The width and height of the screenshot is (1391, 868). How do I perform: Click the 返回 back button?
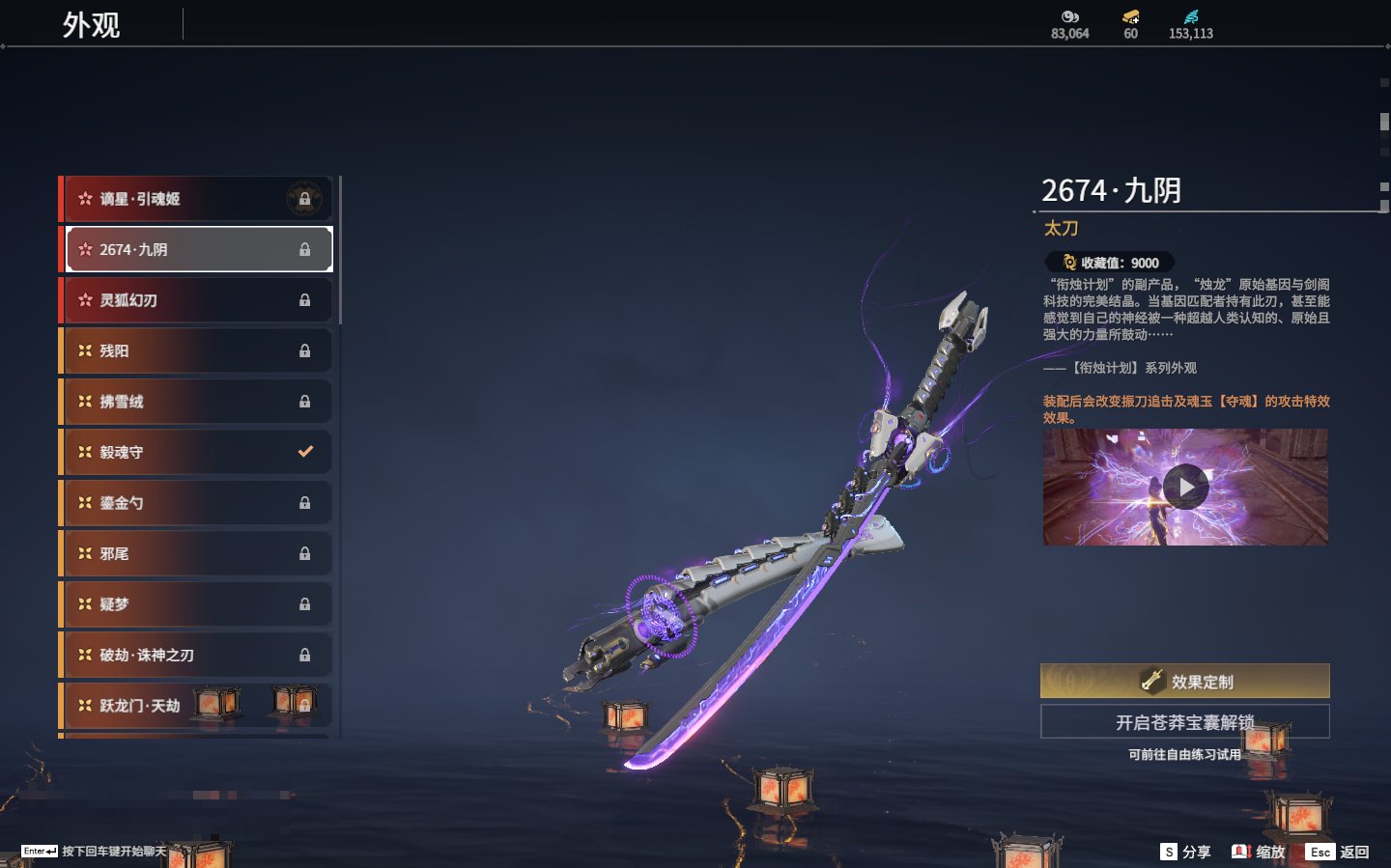[1338, 852]
